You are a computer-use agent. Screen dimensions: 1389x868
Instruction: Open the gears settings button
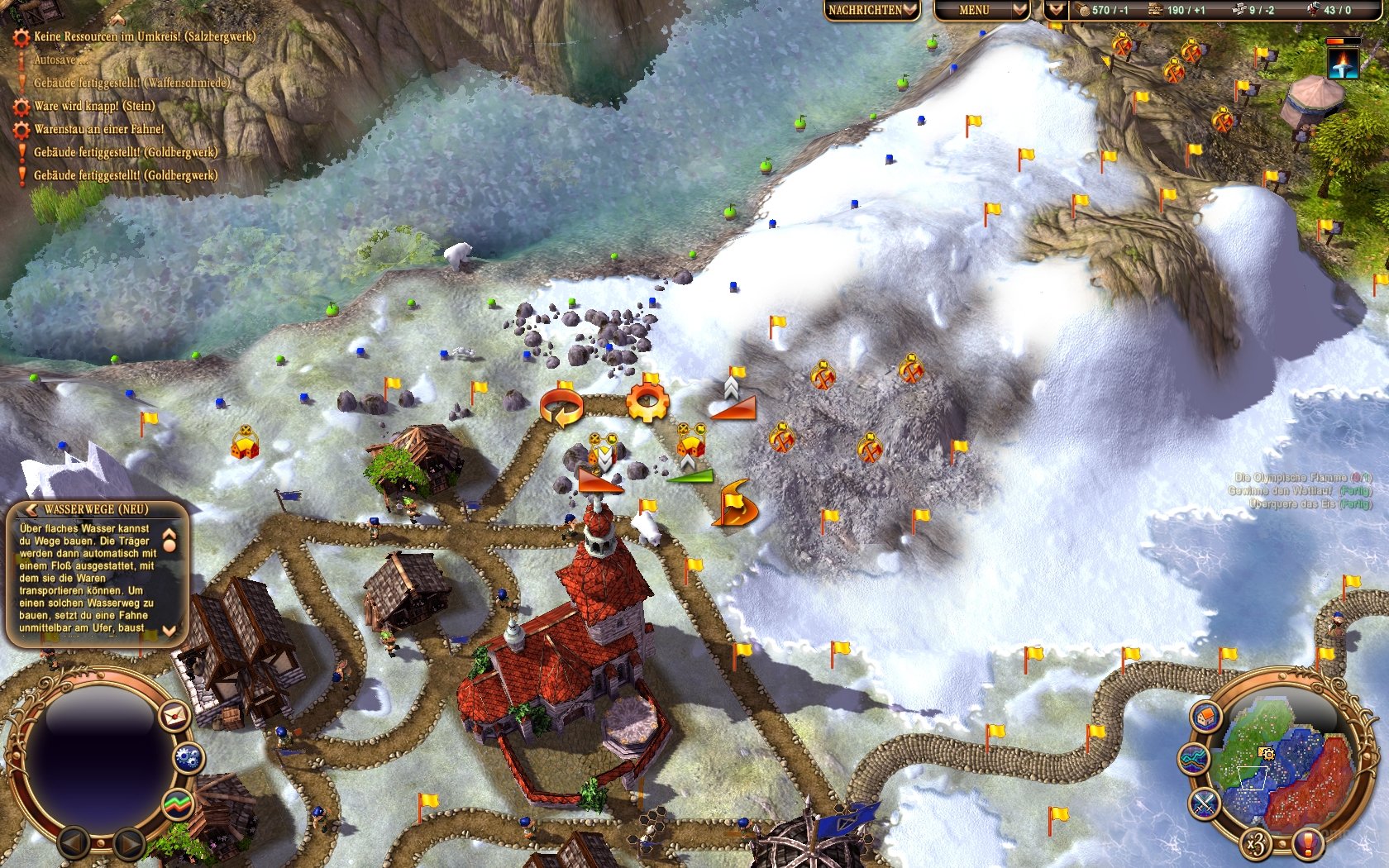click(189, 757)
